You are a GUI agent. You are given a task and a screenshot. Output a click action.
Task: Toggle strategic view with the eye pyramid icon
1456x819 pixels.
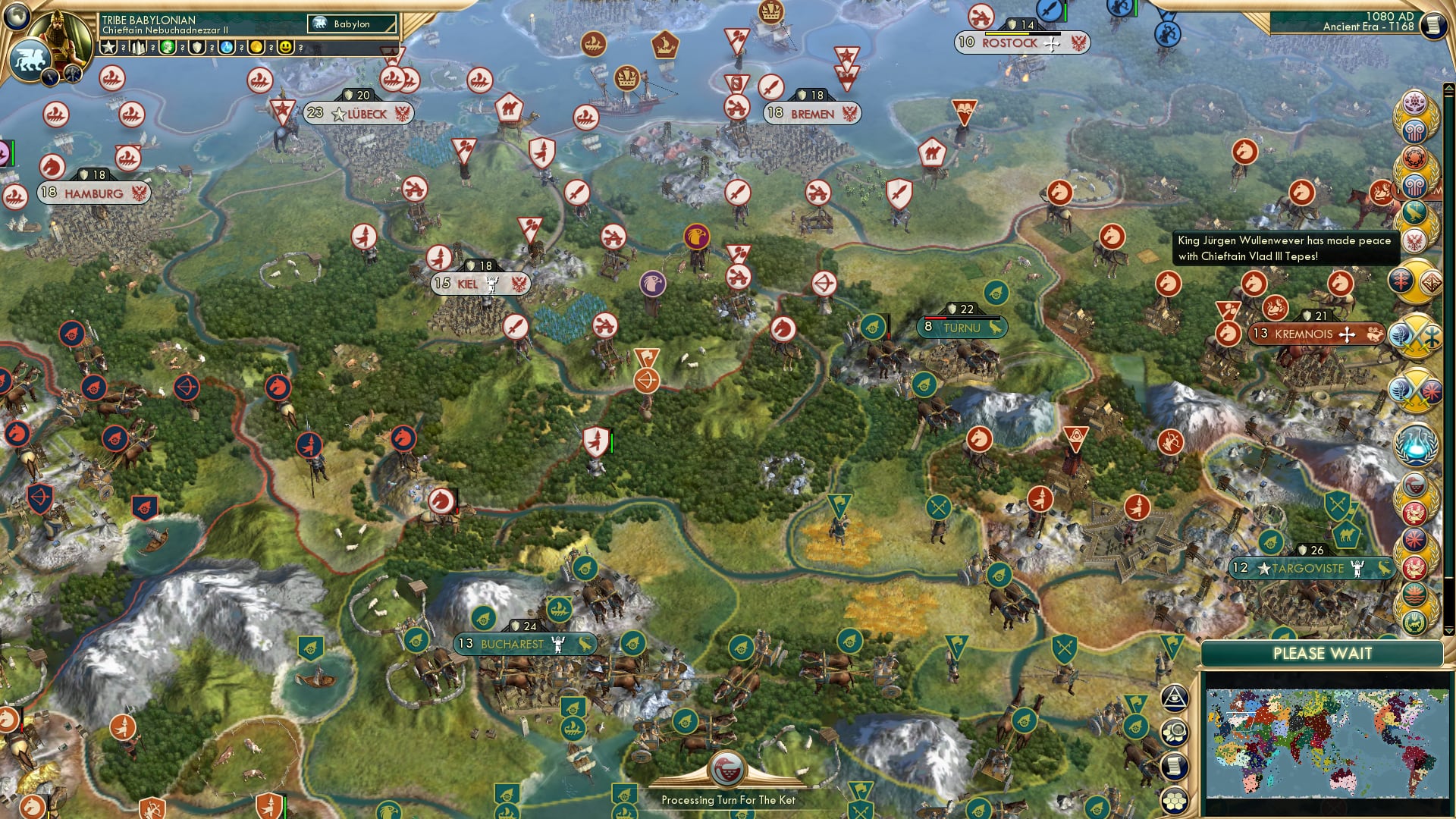pos(1175,698)
